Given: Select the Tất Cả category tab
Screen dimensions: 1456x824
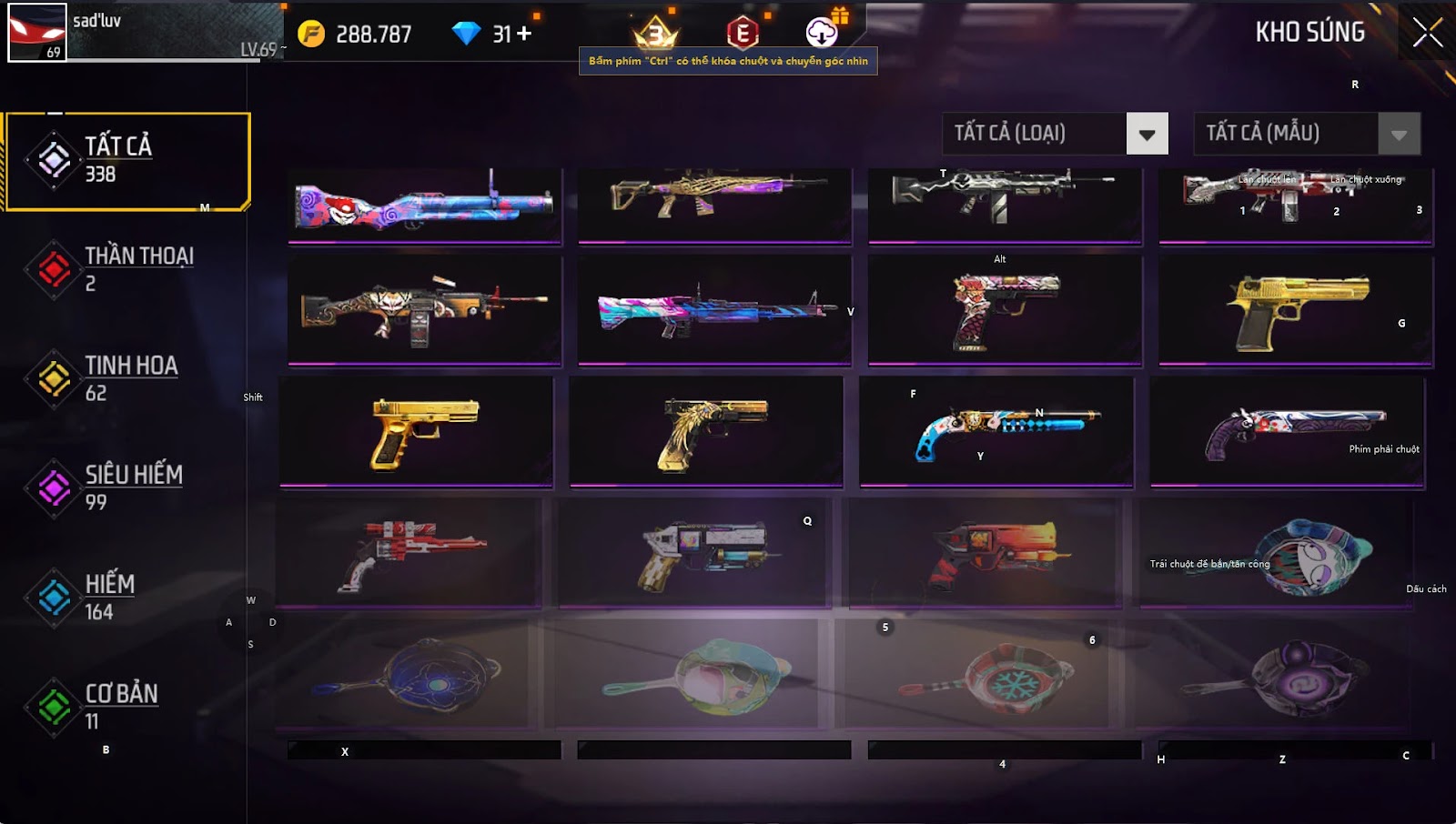Looking at the screenshot, I should pos(127,161).
